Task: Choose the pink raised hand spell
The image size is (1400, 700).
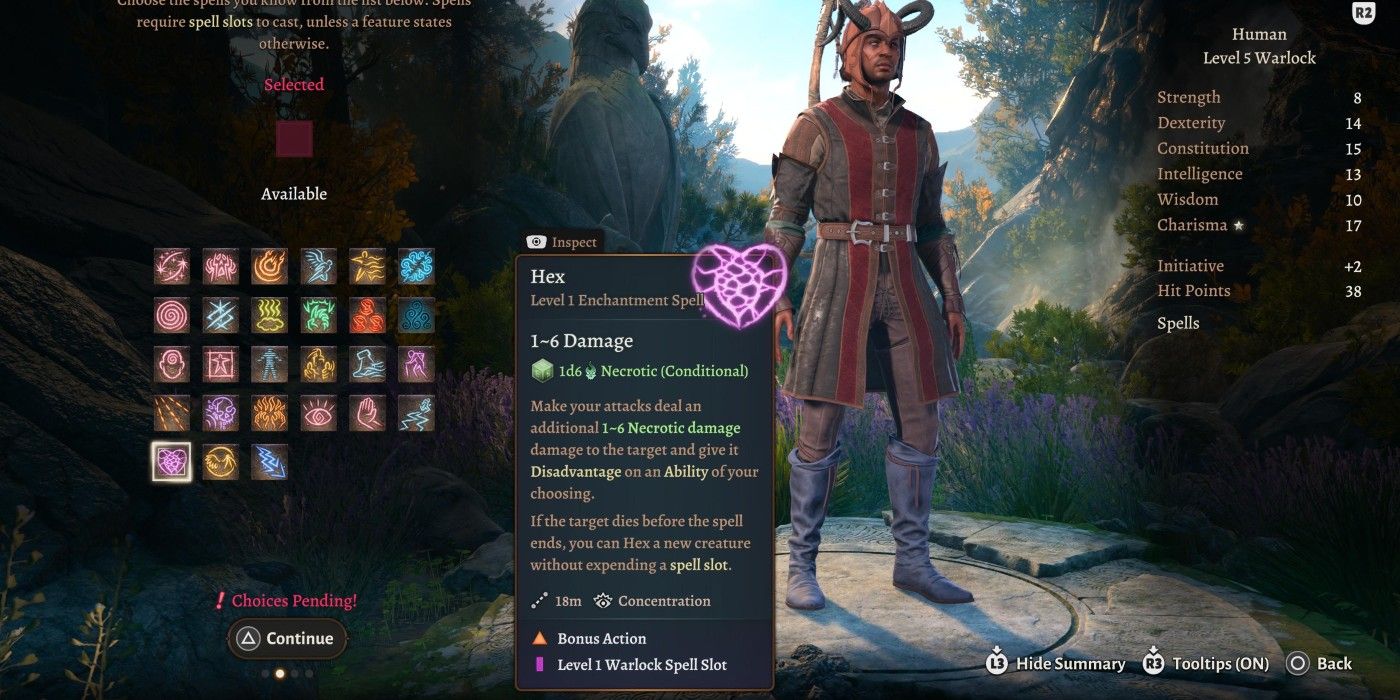Action: (x=368, y=413)
